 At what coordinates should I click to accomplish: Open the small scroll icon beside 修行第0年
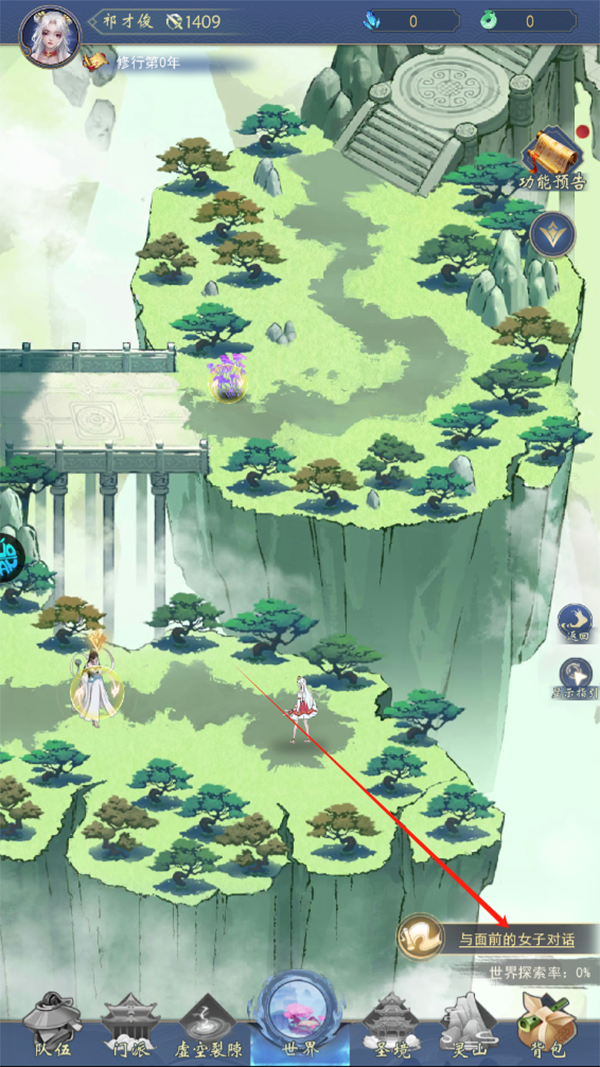(96, 62)
